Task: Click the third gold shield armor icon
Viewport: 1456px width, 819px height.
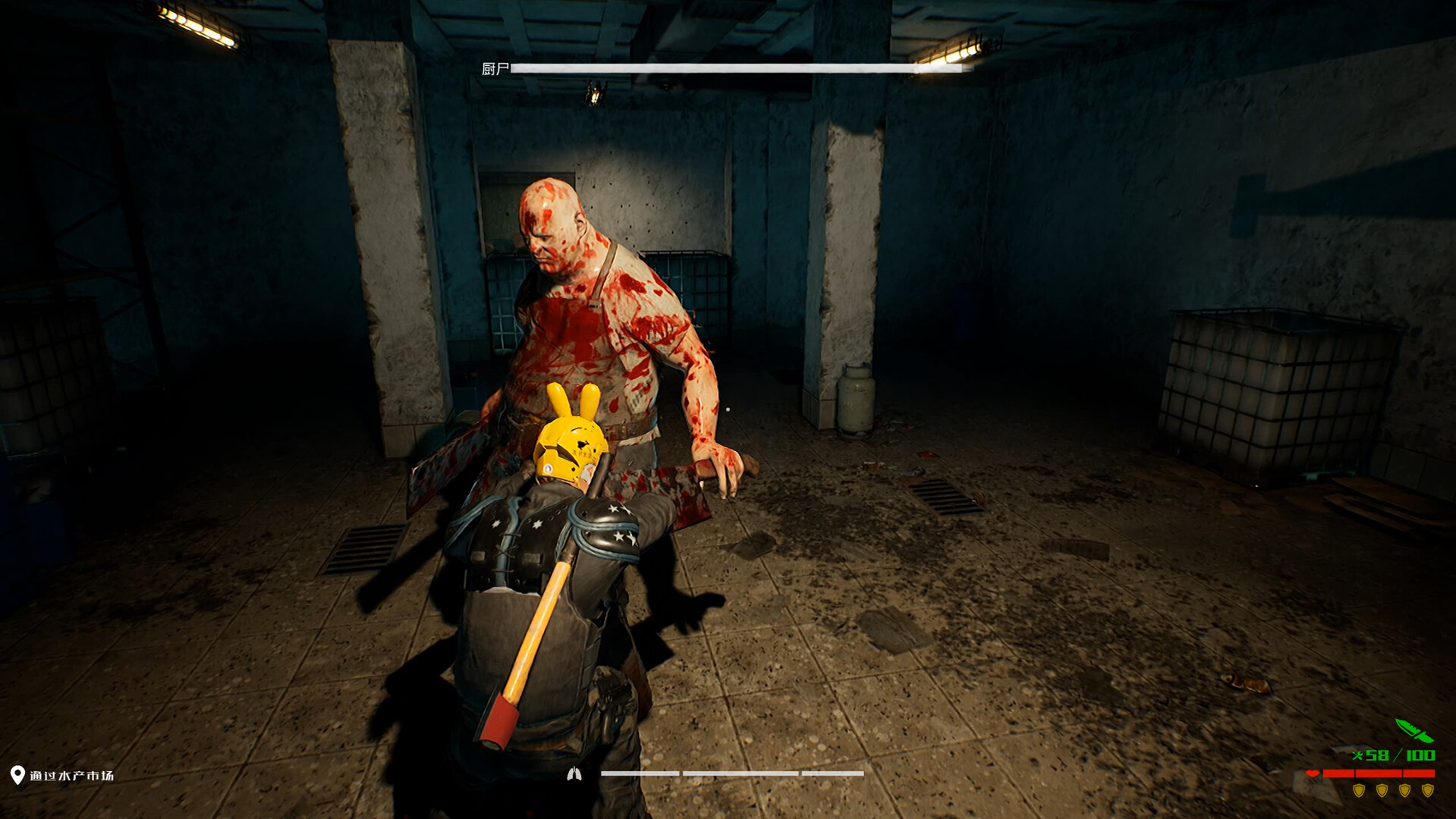Action: [1404, 790]
